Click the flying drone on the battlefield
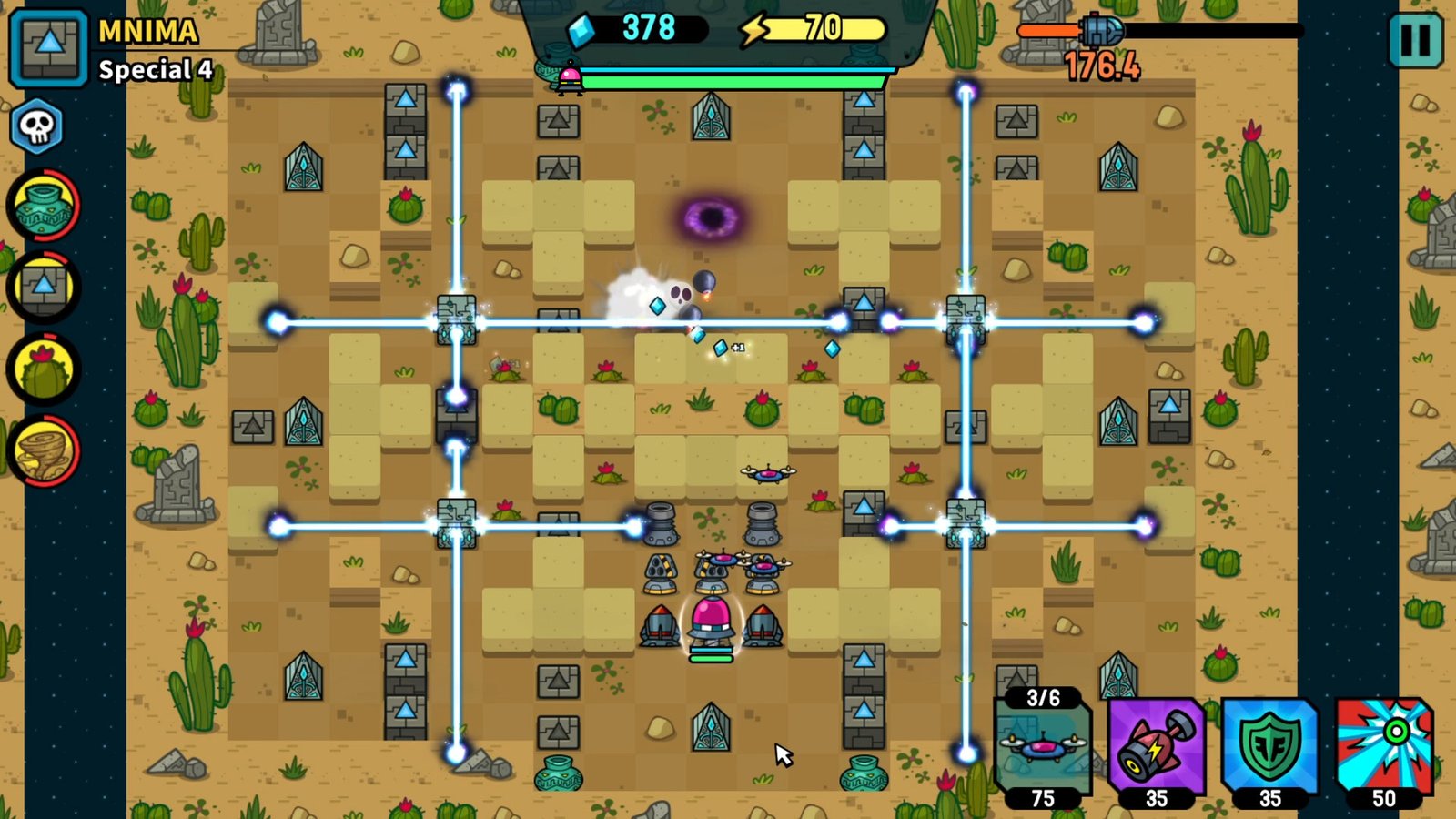The width and height of the screenshot is (1456, 819). (x=767, y=472)
